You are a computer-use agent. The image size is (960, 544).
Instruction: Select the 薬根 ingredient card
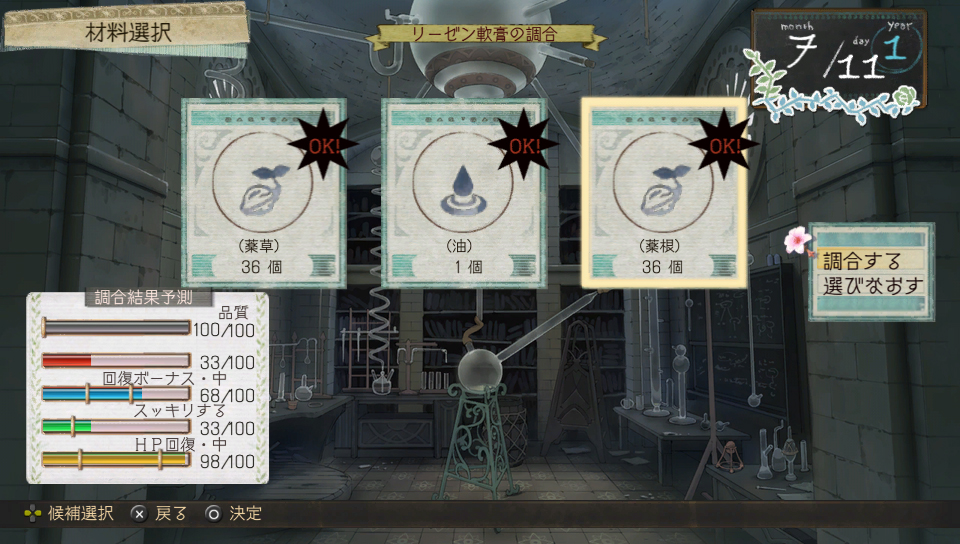pos(664,193)
